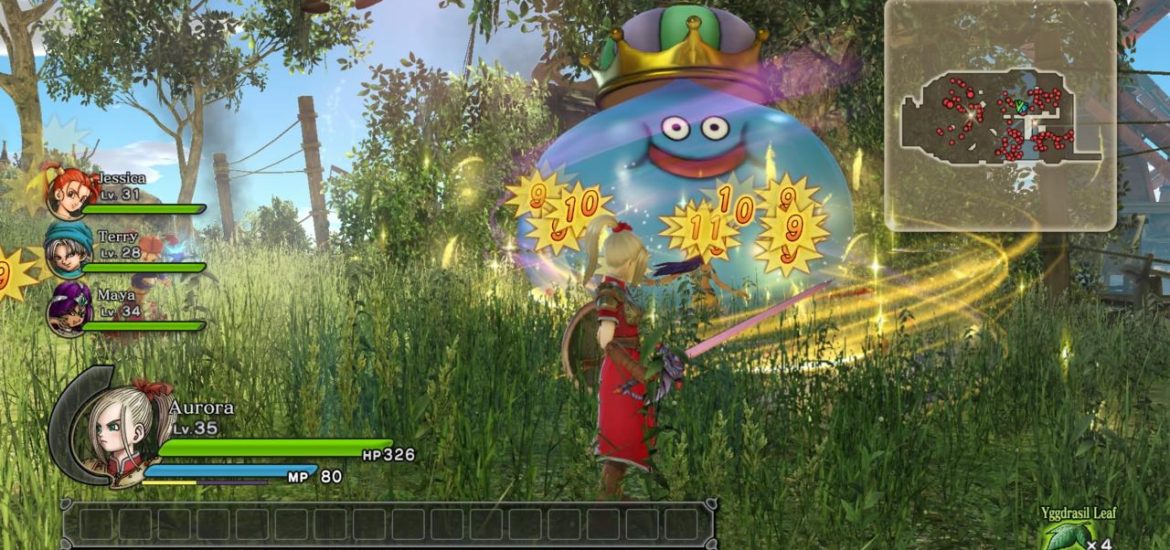Open the minimap
This screenshot has height=550, width=1170.
[x=1001, y=114]
